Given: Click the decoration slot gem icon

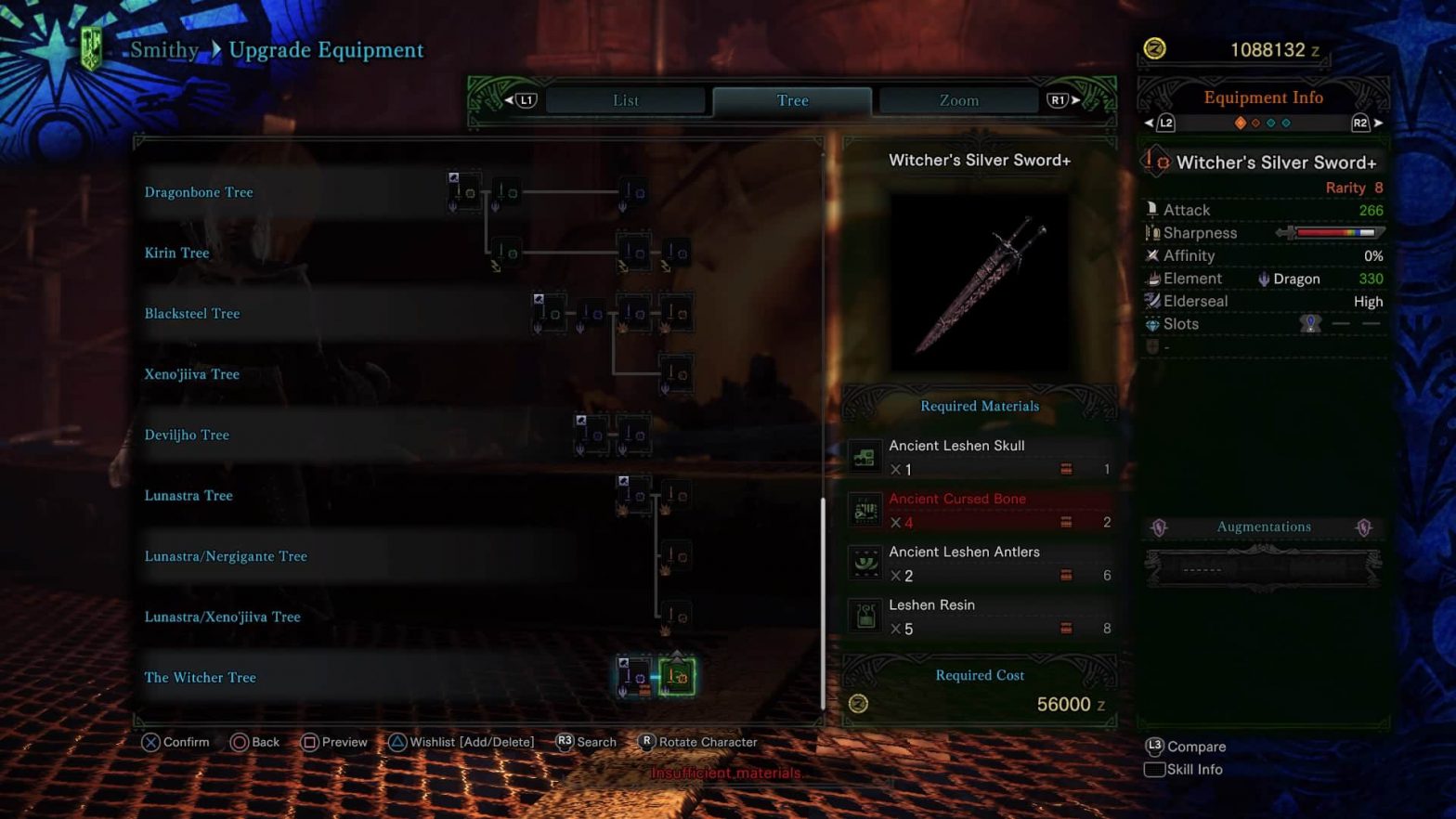Looking at the screenshot, I should pos(1311,322).
